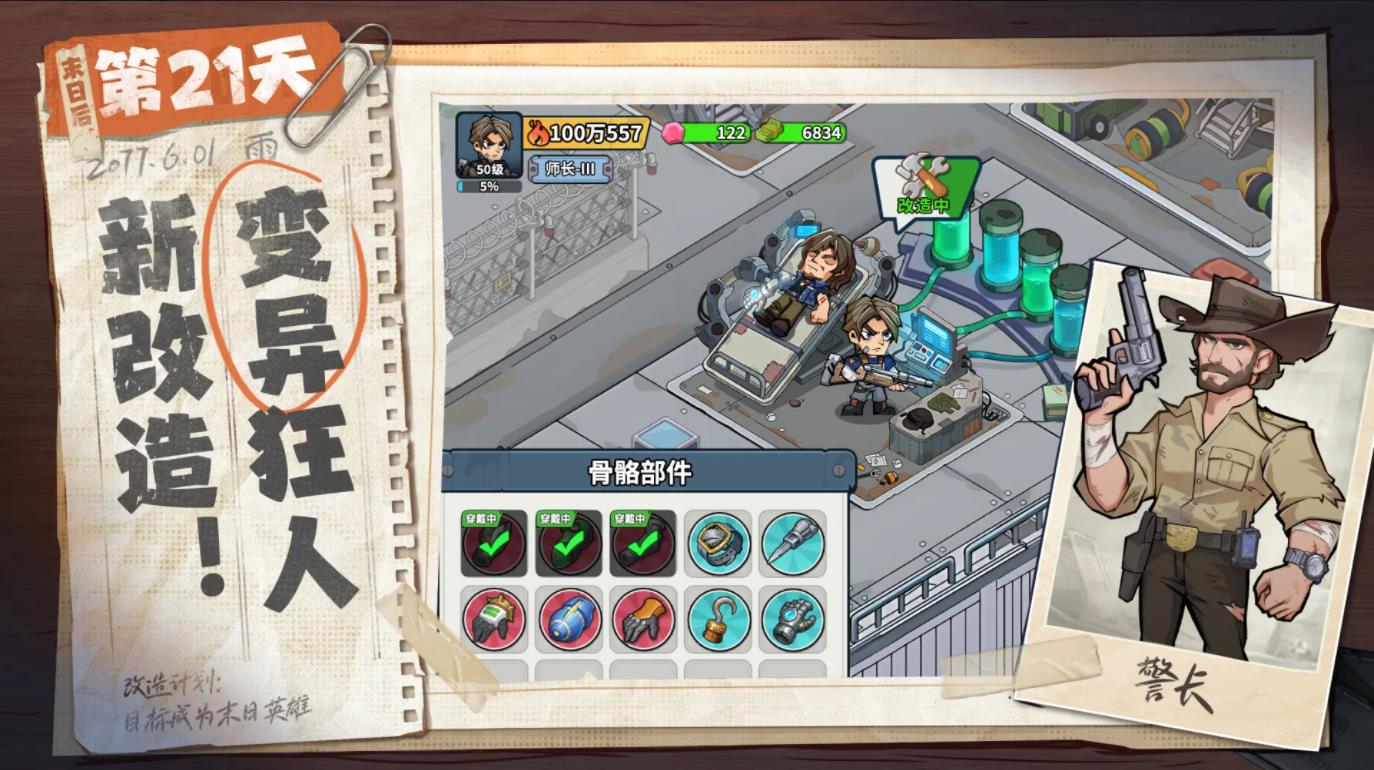
Task: Click the 5% experience progress bar
Action: click(490, 184)
